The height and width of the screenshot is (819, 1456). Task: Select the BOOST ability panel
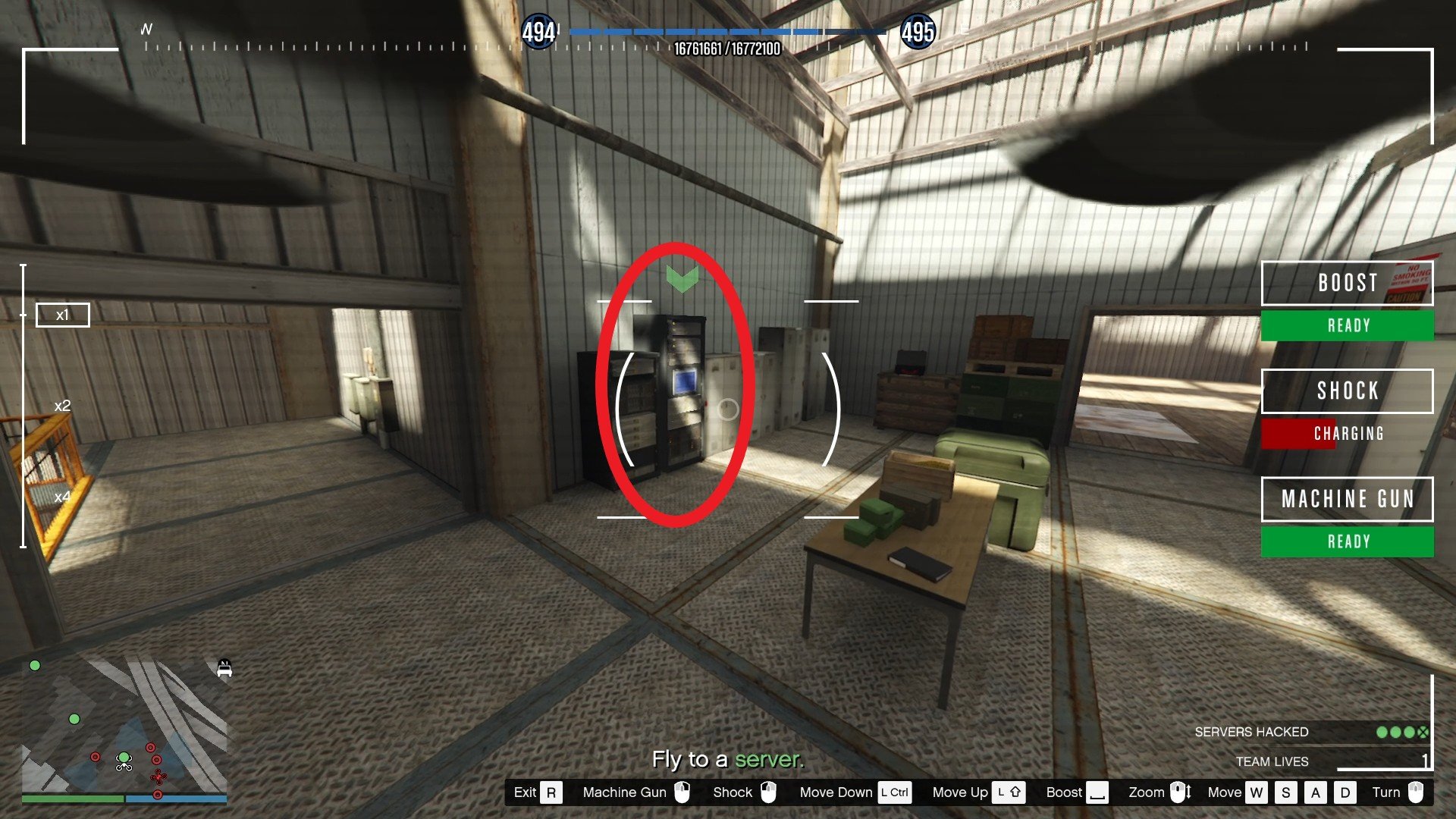[x=1347, y=284]
